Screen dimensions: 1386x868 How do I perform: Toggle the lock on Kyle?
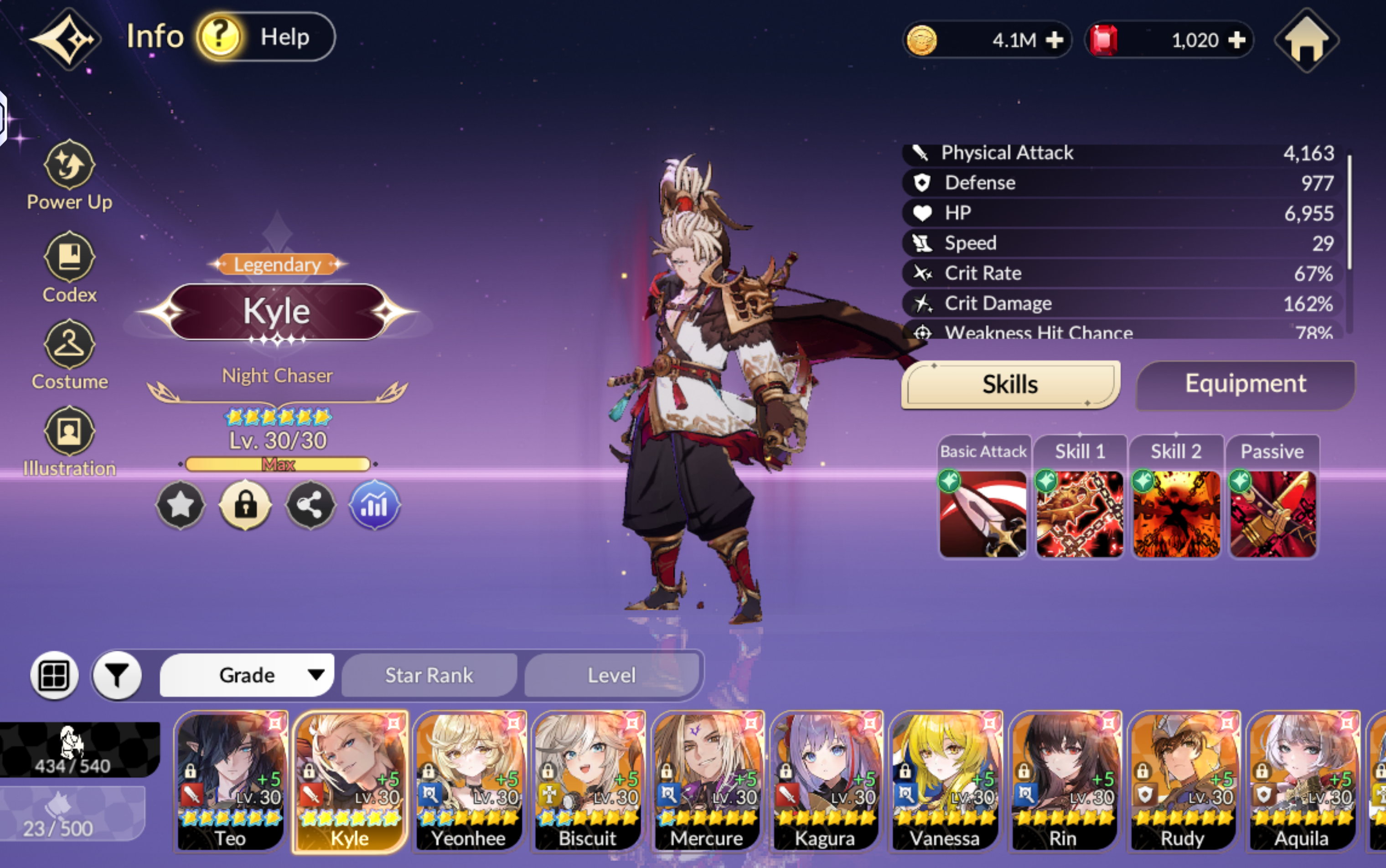pyautogui.click(x=246, y=505)
